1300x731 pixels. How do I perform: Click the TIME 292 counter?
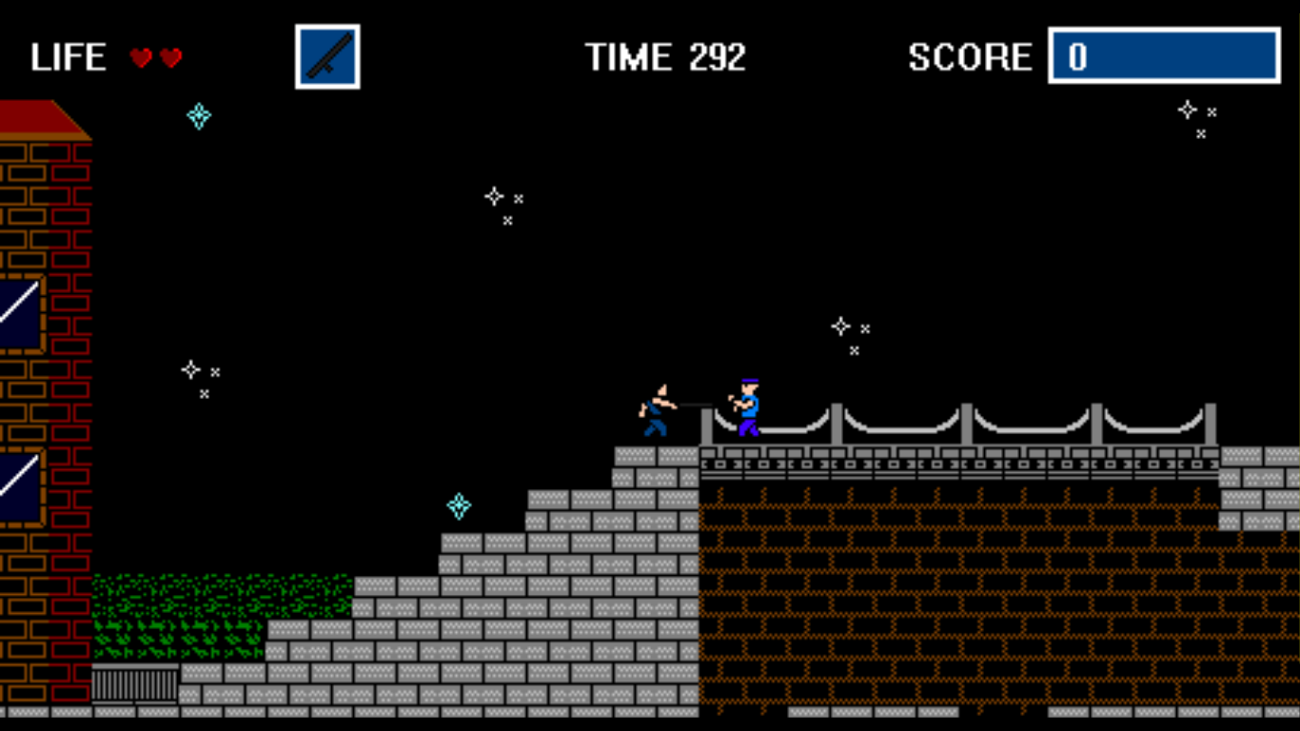pyautogui.click(x=665, y=57)
